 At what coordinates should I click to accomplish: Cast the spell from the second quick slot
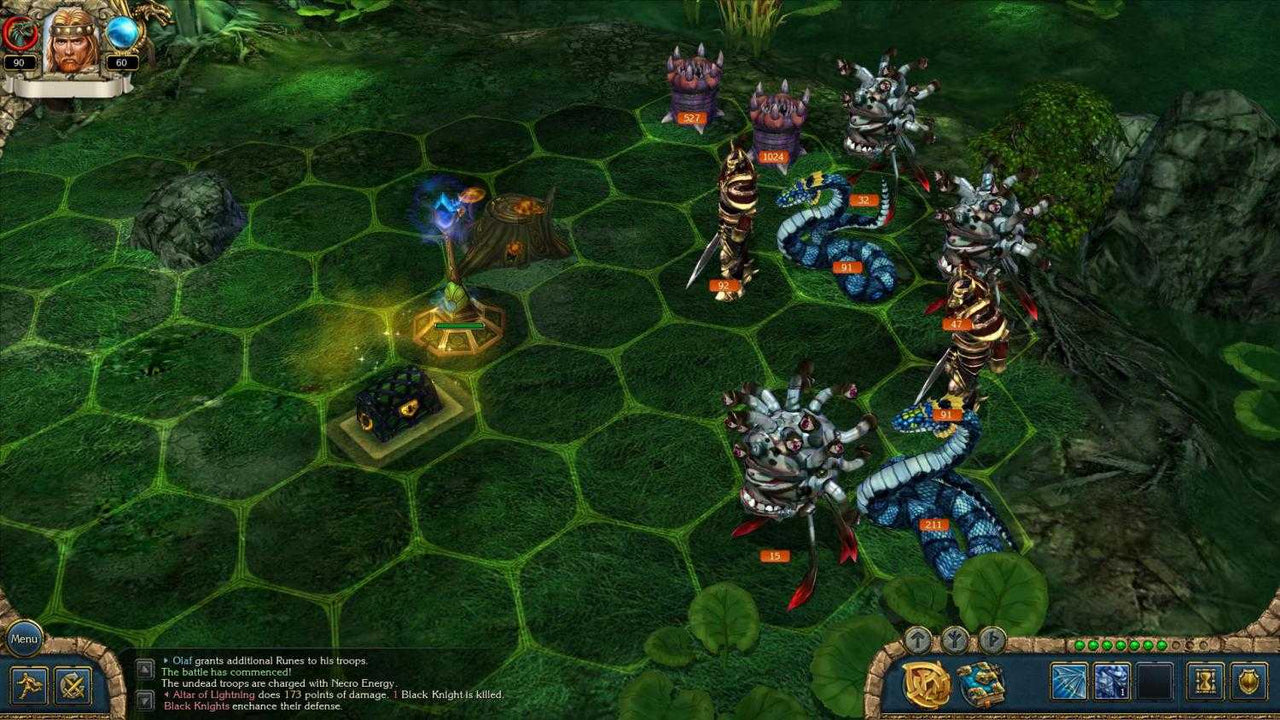click(x=1113, y=680)
